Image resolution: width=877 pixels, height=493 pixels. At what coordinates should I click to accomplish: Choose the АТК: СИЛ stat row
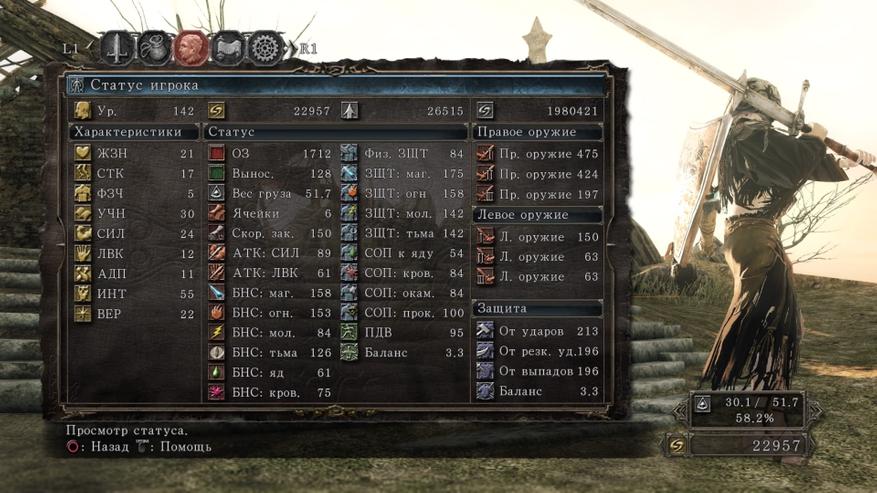[x=270, y=253]
